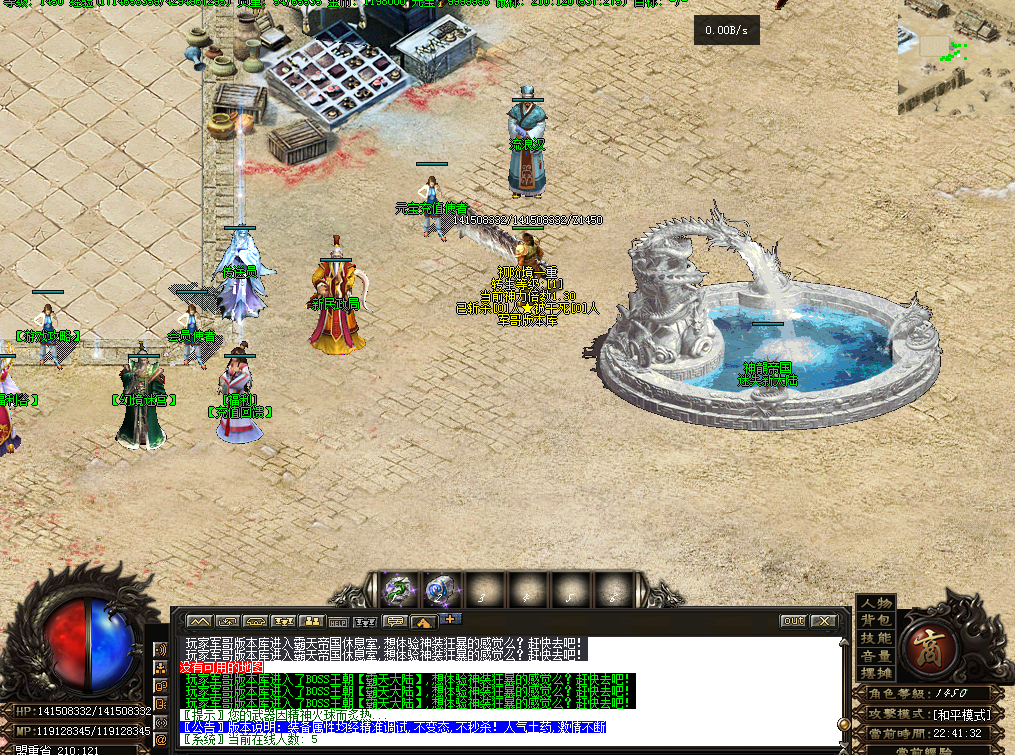Toggle the @ chat channel button

pos(160,739)
